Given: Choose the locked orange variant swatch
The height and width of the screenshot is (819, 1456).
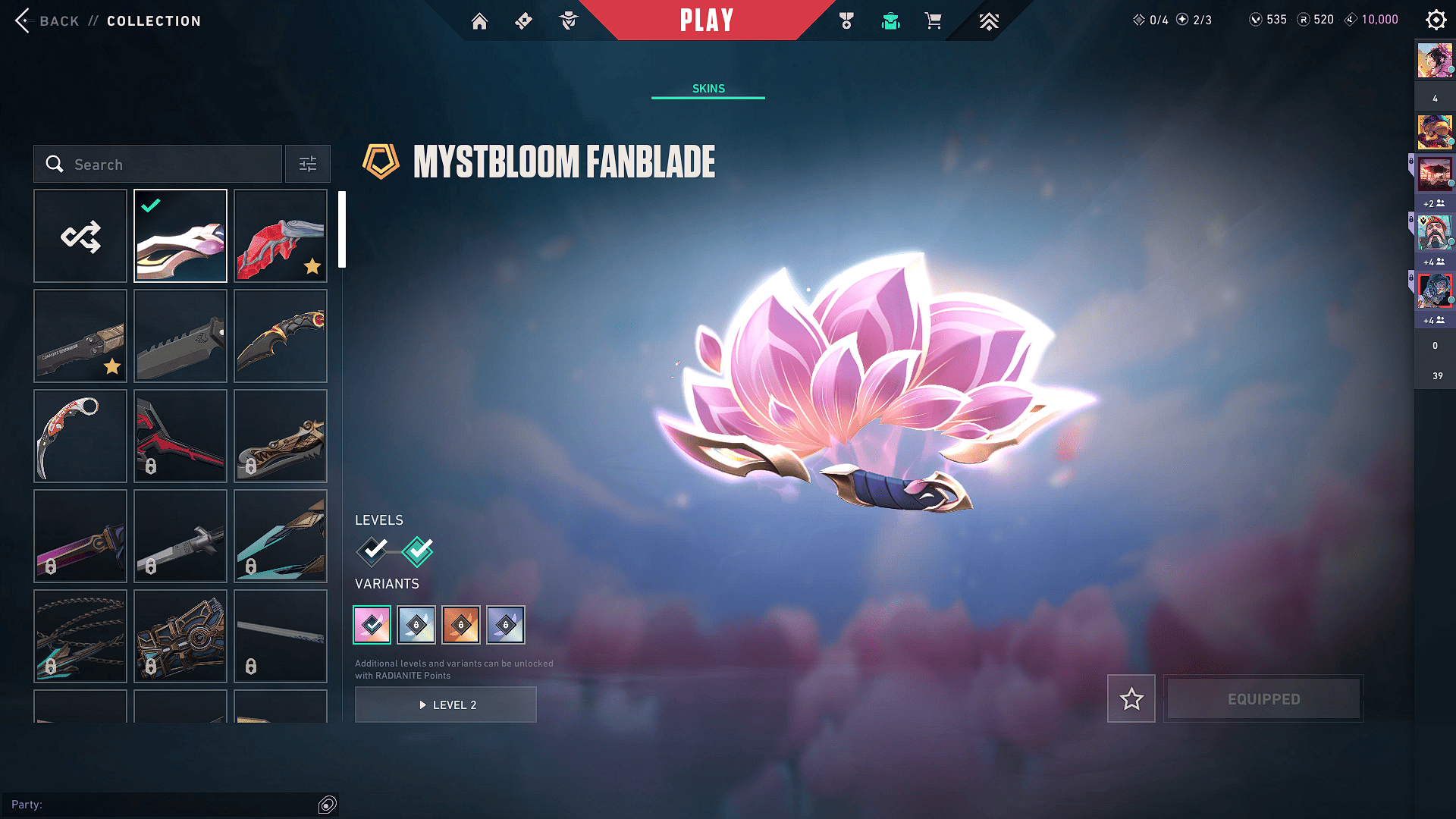Looking at the screenshot, I should pyautogui.click(x=461, y=625).
